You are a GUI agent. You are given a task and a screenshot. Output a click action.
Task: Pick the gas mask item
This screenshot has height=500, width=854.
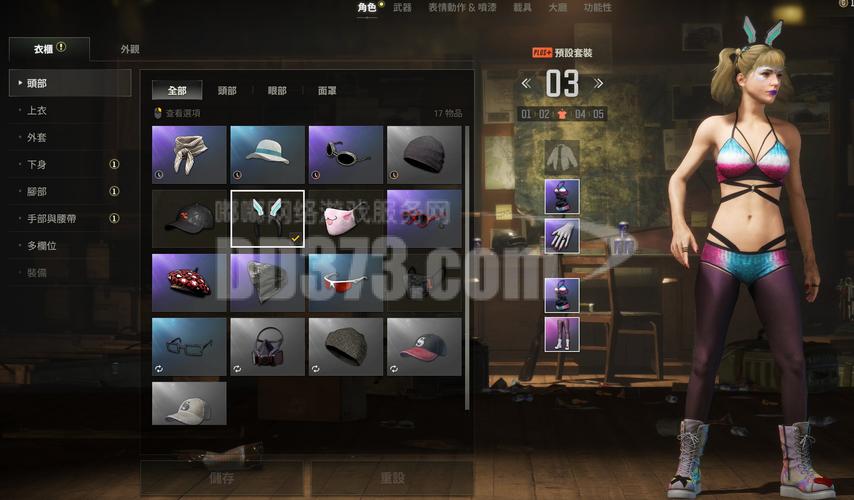point(267,346)
